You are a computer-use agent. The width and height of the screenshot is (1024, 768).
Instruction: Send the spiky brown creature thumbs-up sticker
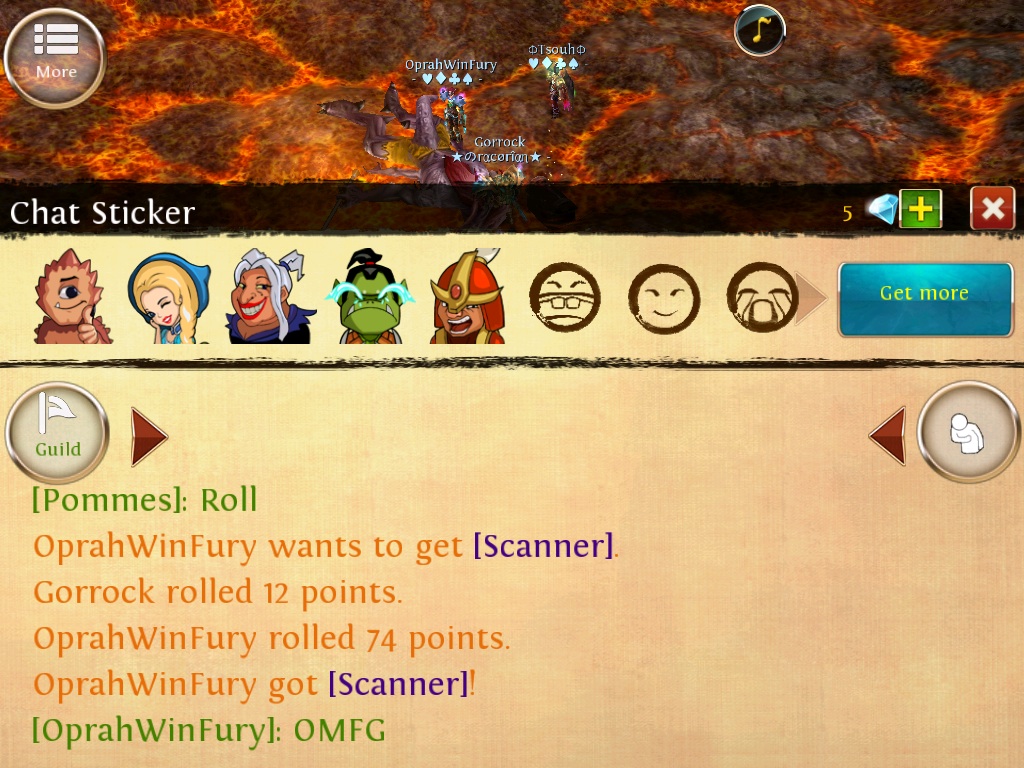(70, 297)
